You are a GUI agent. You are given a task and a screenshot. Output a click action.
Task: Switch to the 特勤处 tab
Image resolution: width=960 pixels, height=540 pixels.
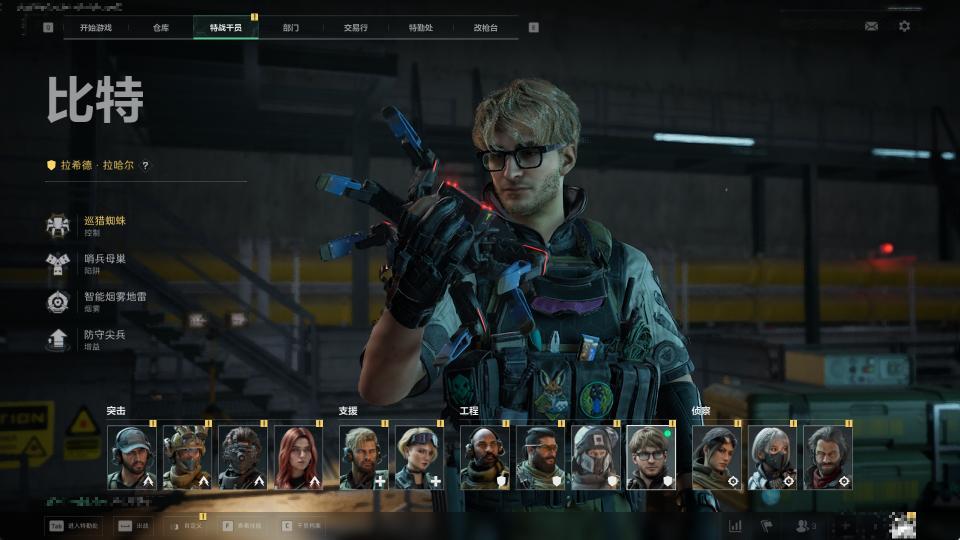[421, 27]
